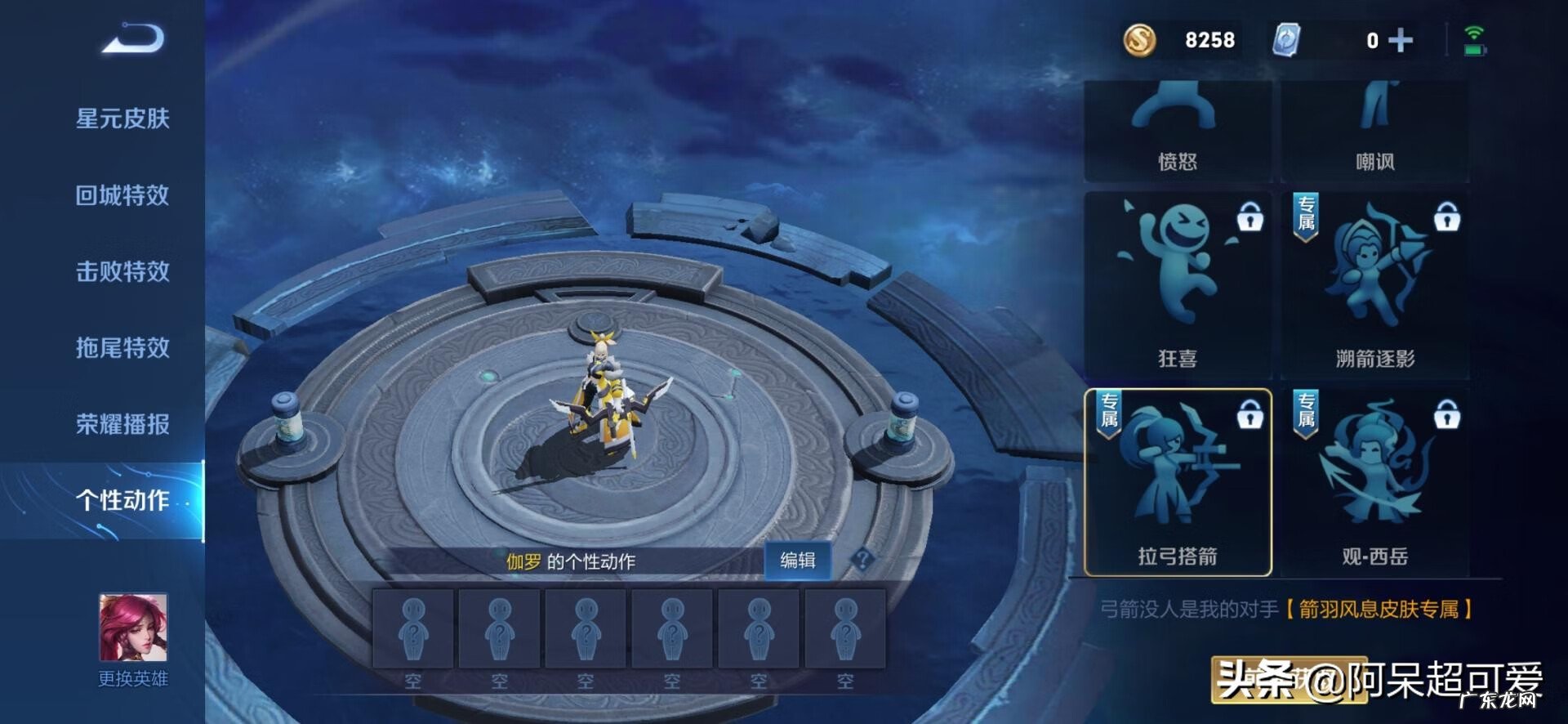Open the 星元皮肤 tab
Image resolution: width=1568 pixels, height=724 pixels.
(122, 118)
